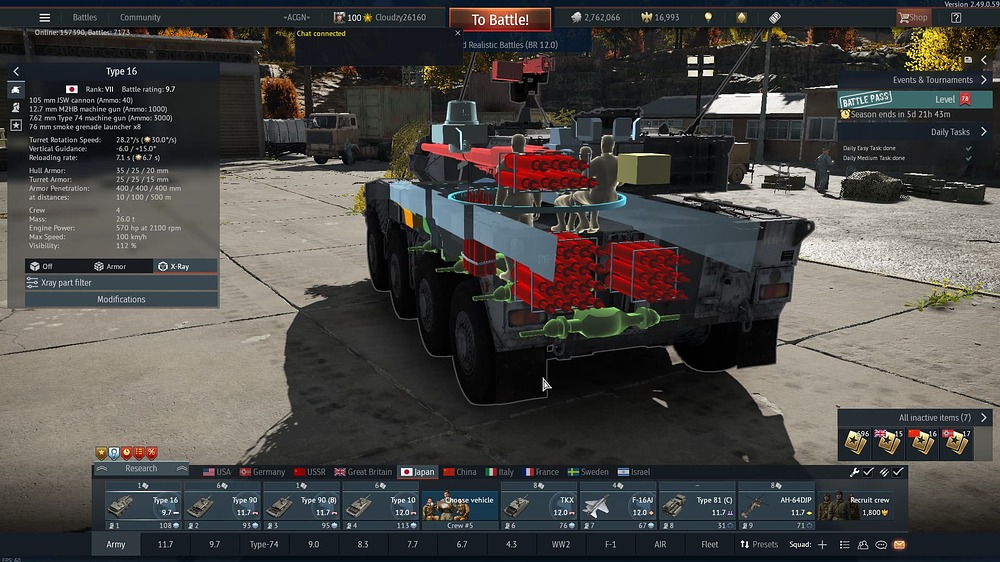The image size is (1000, 562).
Task: Open the Research tree
Action: (141, 468)
